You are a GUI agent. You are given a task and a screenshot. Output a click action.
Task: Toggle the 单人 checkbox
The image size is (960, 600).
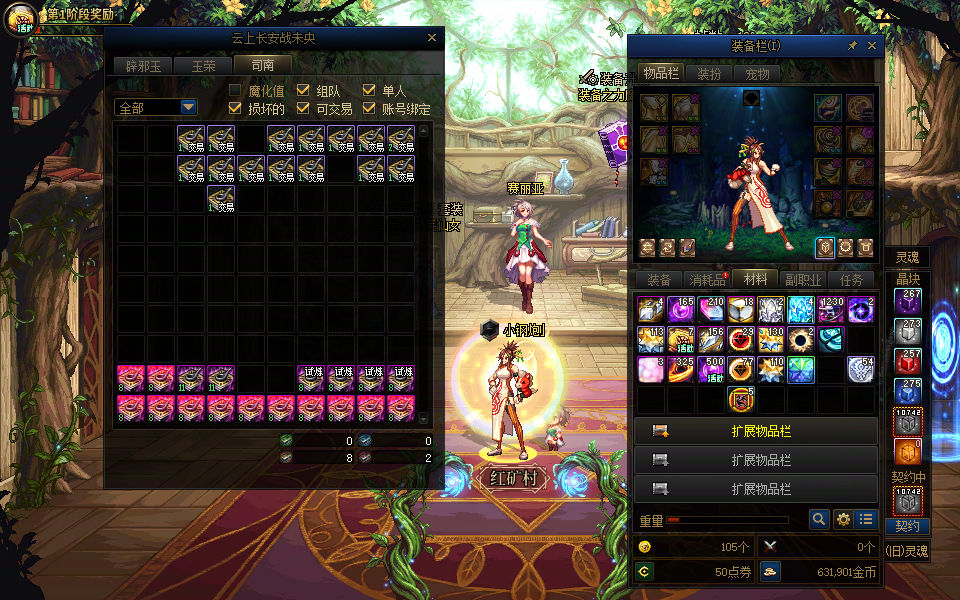[x=369, y=91]
